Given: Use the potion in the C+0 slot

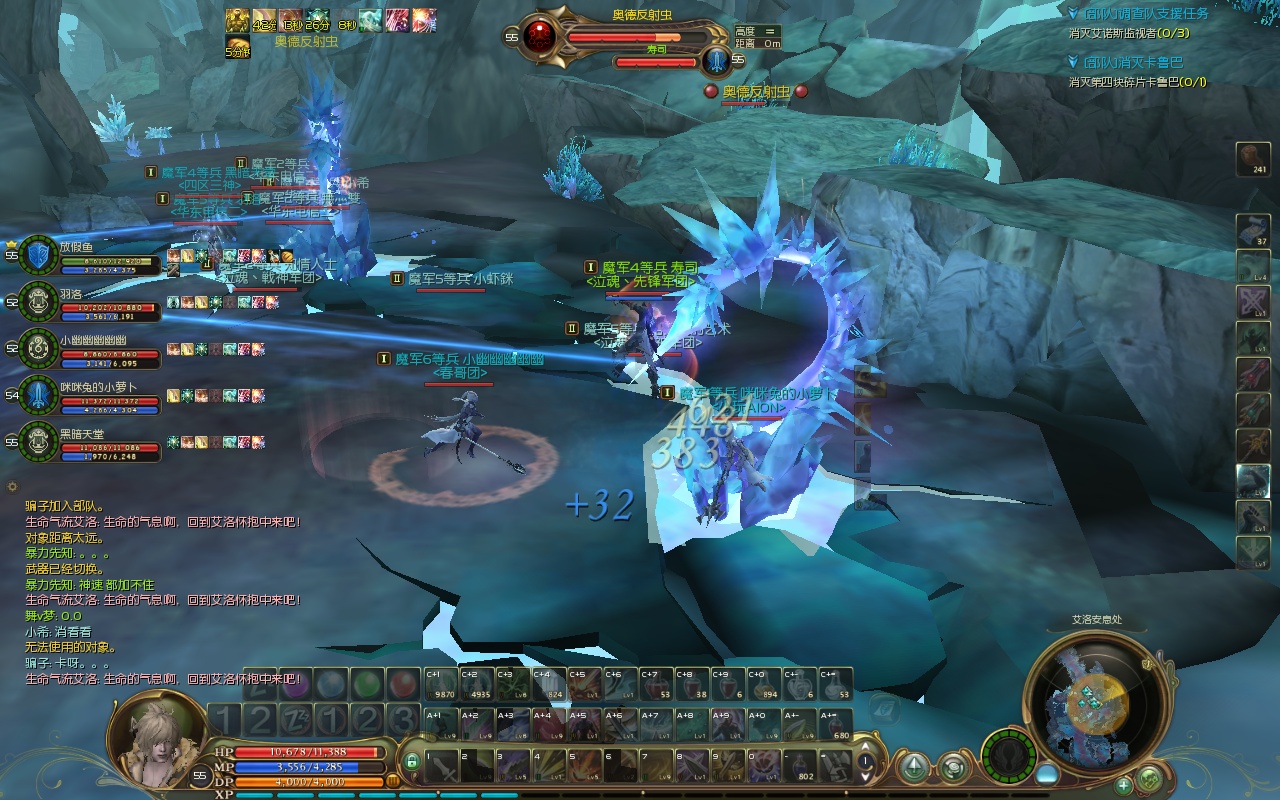Looking at the screenshot, I should coord(764,684).
